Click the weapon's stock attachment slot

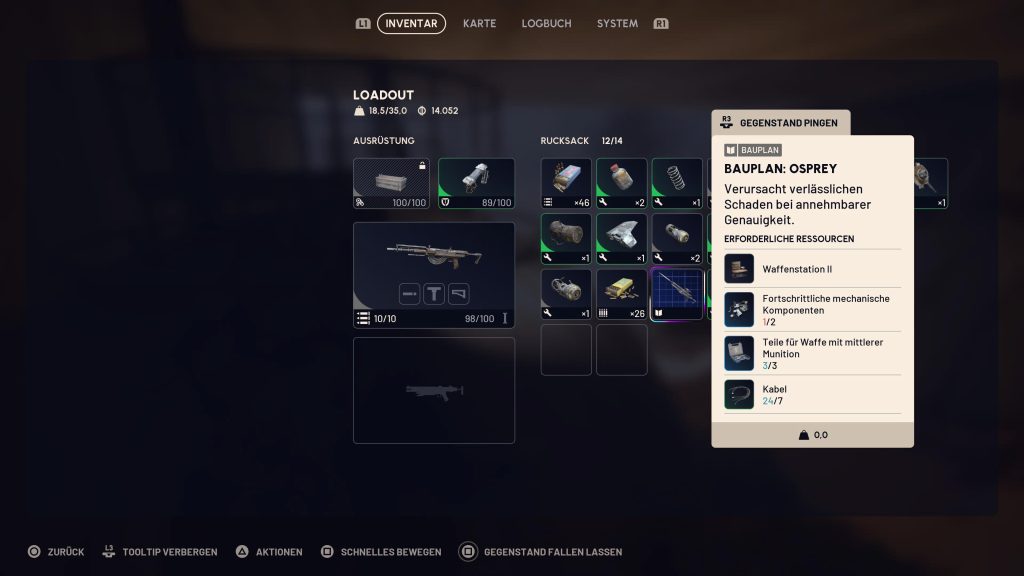[459, 294]
